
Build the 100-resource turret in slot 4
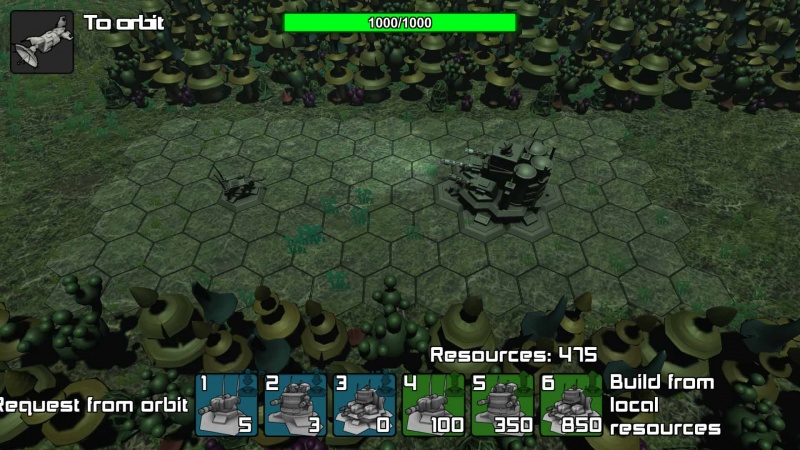[434, 405]
